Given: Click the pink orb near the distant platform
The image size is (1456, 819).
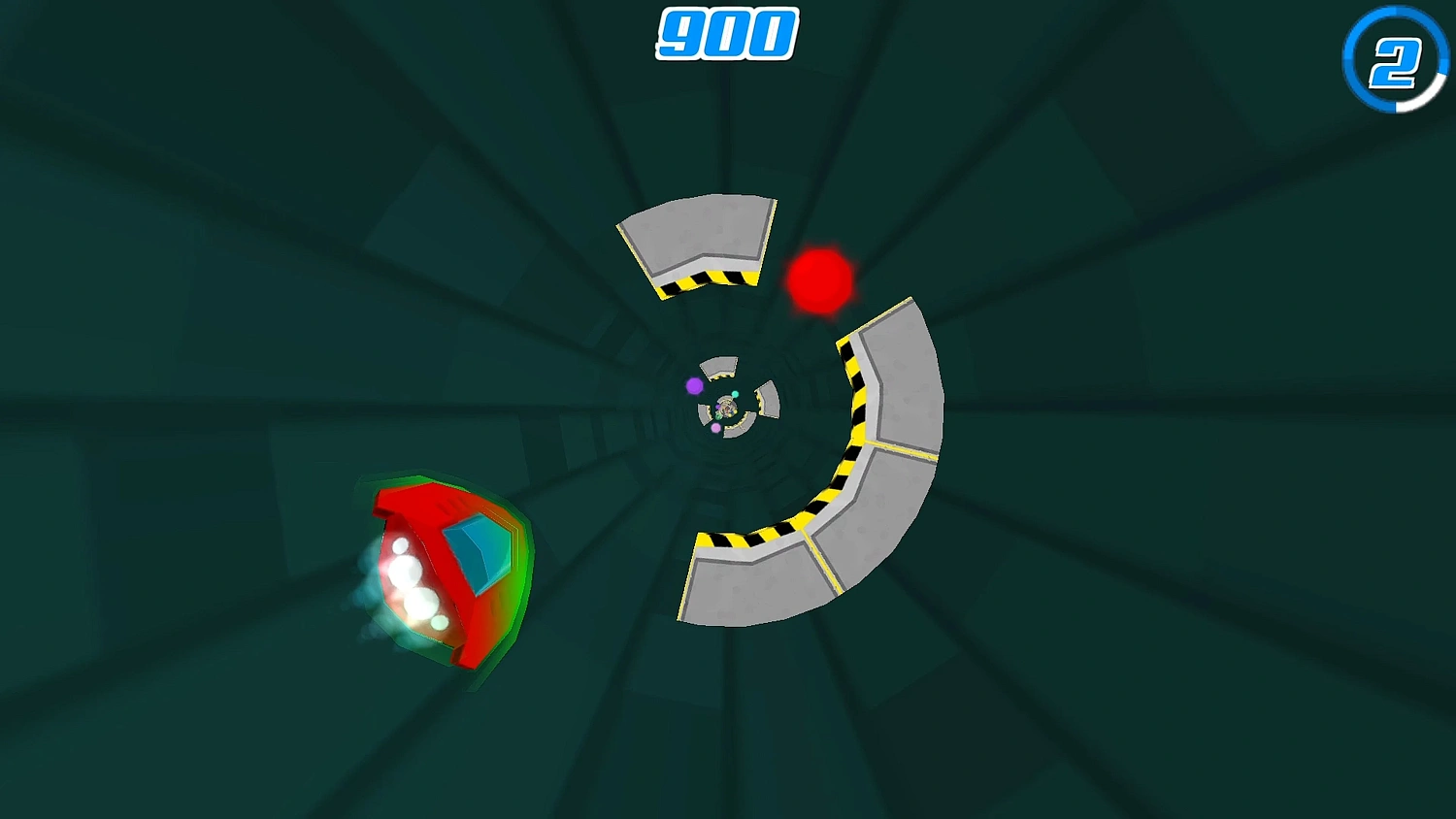Looking at the screenshot, I should [715, 428].
